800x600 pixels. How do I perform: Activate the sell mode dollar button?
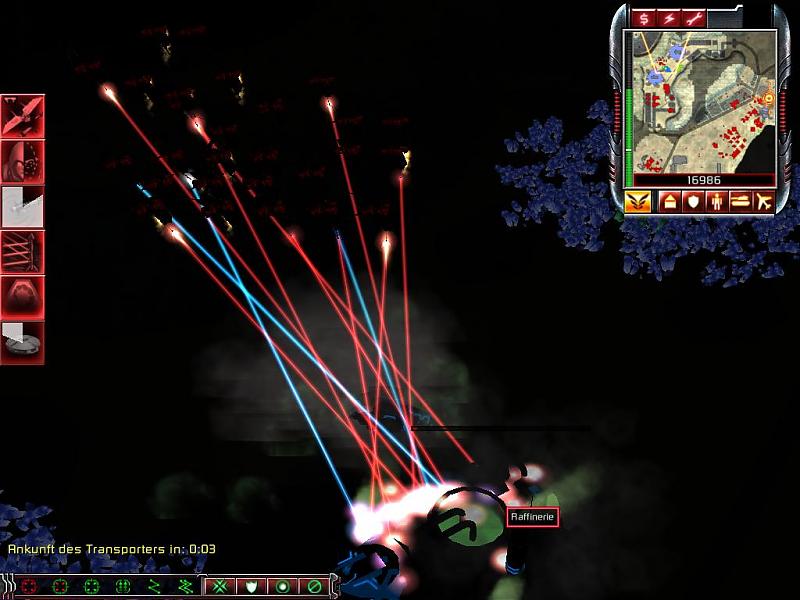pos(643,18)
